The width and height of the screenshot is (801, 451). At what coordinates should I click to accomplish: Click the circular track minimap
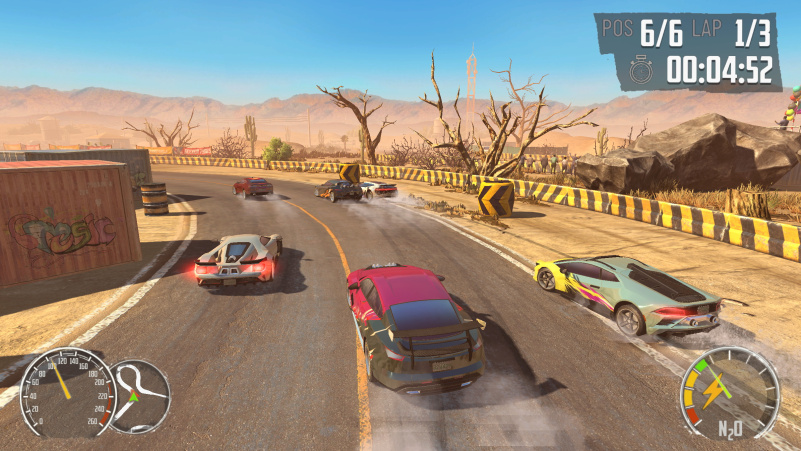pyautogui.click(x=138, y=395)
